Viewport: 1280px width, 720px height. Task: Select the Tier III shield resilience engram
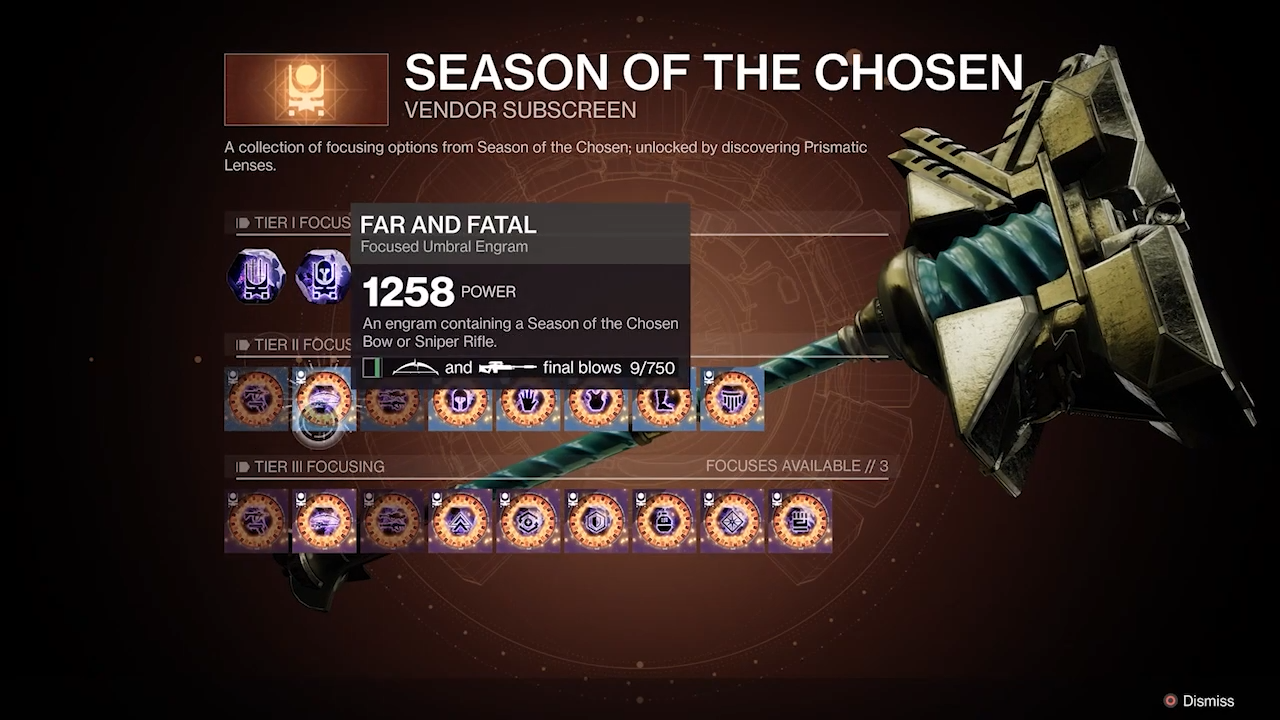[x=596, y=521]
